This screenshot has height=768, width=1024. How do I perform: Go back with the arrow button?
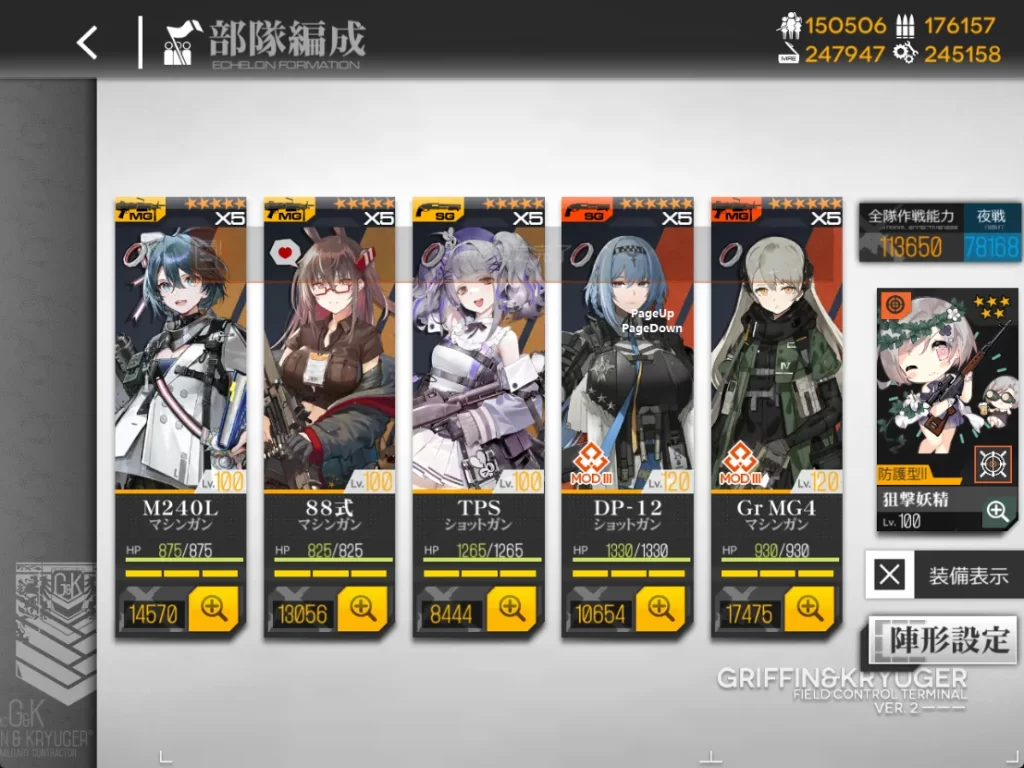pyautogui.click(x=88, y=42)
